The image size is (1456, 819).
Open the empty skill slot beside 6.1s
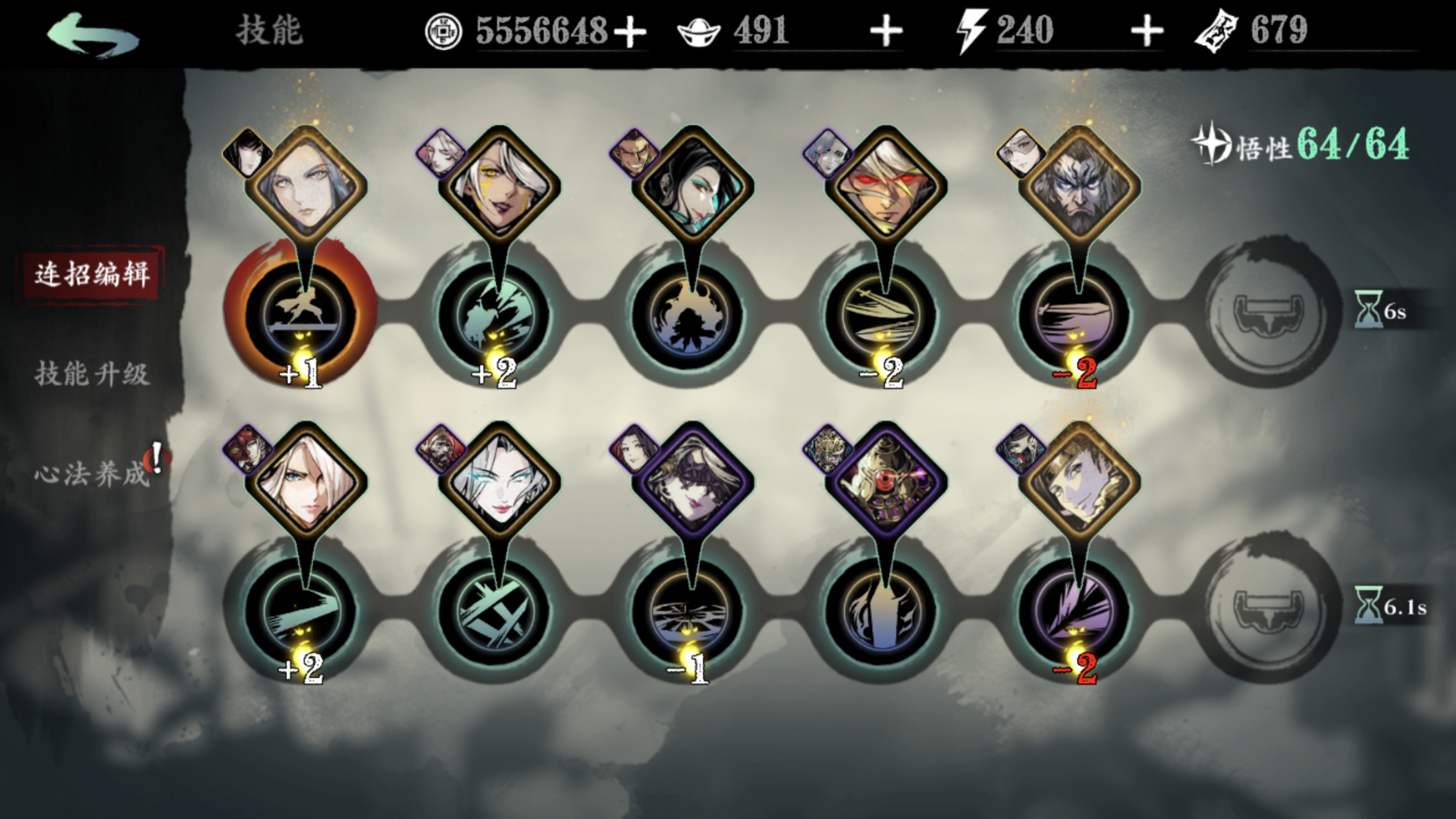(x=1266, y=608)
